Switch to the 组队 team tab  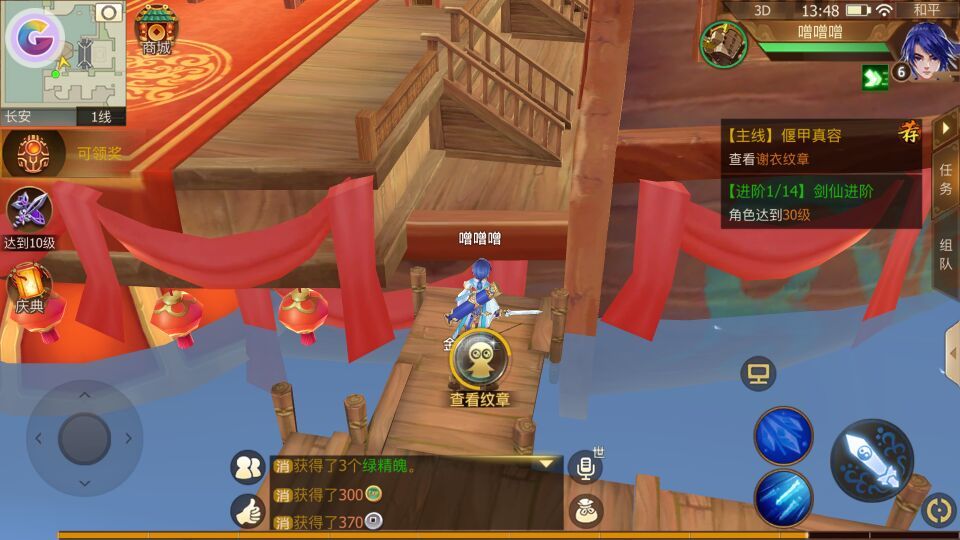(x=945, y=254)
